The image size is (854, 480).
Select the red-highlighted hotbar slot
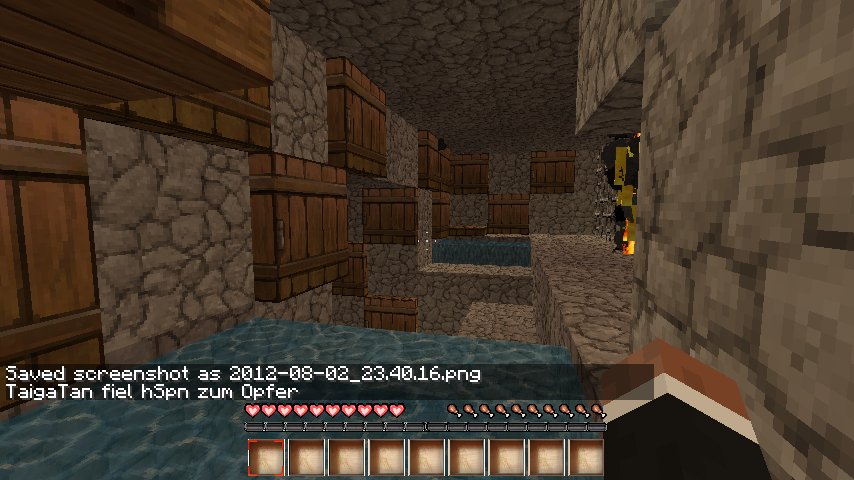point(266,458)
